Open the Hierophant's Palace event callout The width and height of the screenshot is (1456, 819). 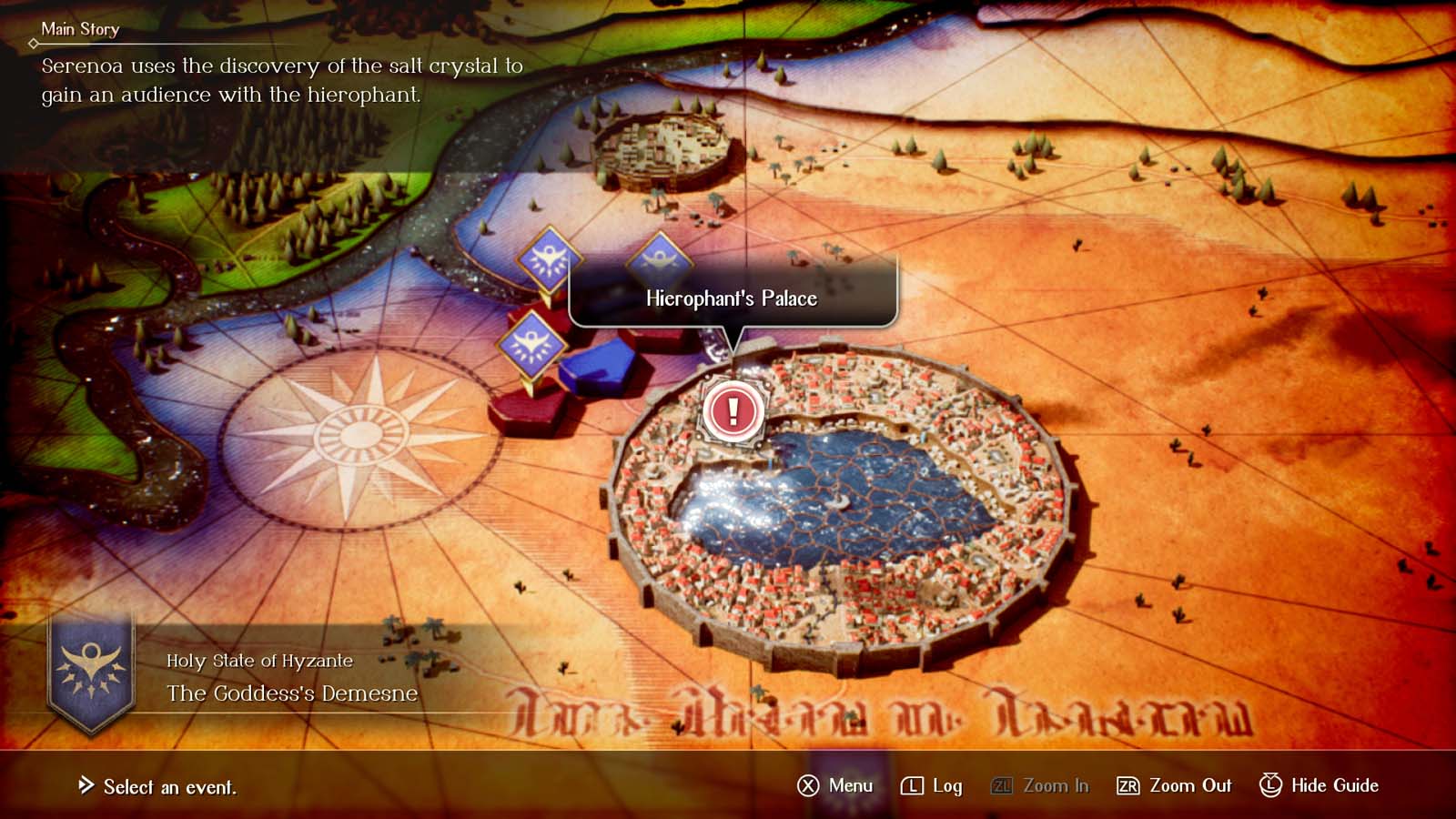(x=731, y=298)
